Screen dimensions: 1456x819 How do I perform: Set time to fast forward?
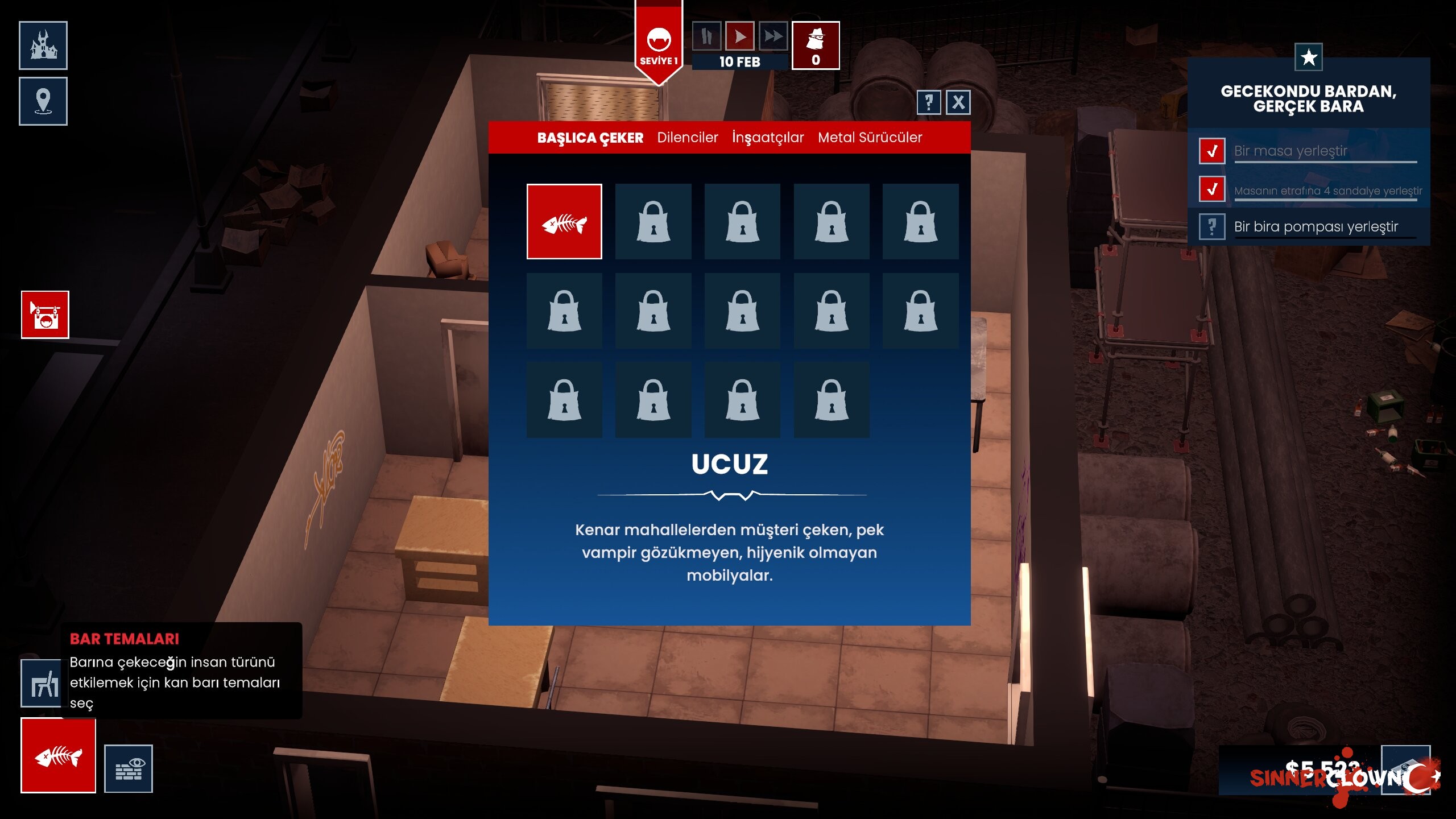pyautogui.click(x=773, y=37)
